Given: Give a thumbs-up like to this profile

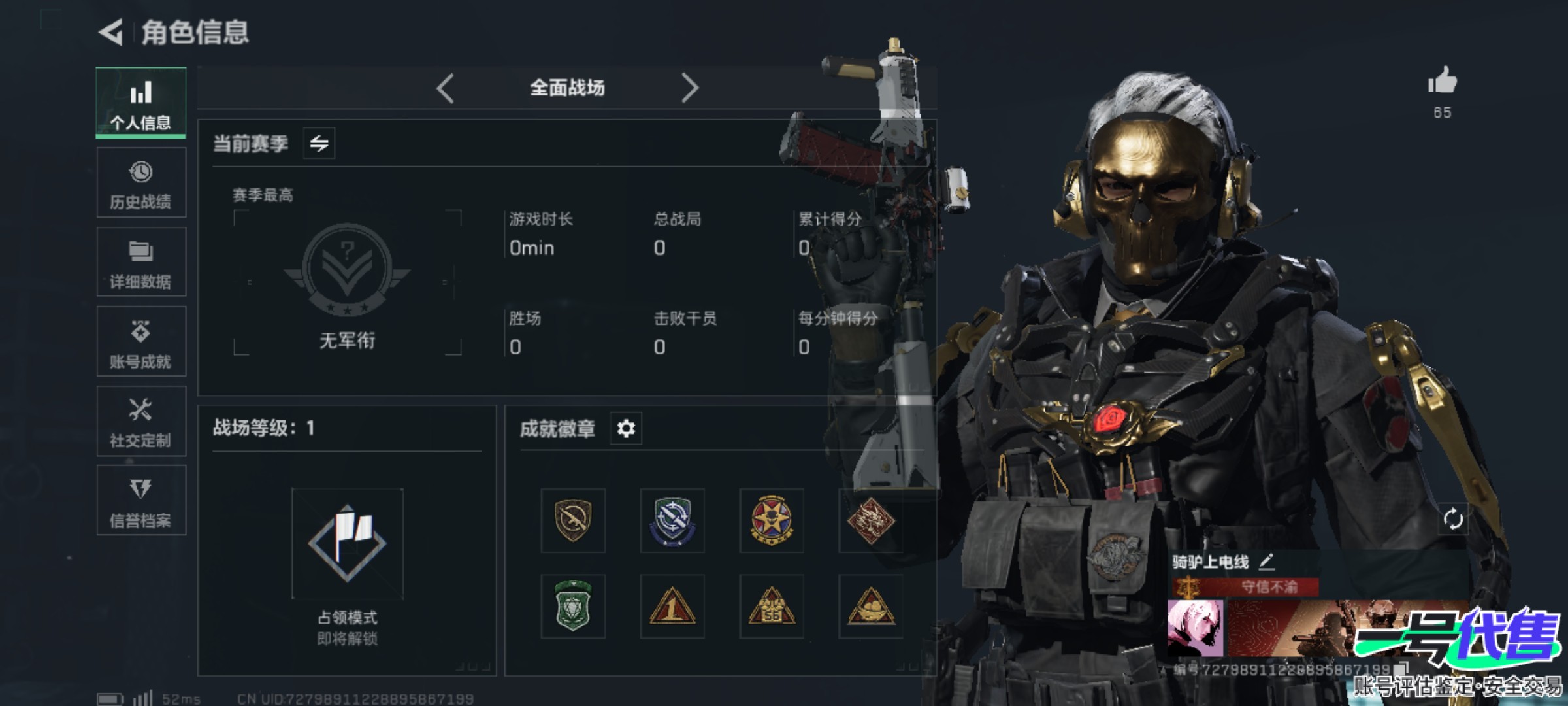Looking at the screenshot, I should (x=1442, y=82).
